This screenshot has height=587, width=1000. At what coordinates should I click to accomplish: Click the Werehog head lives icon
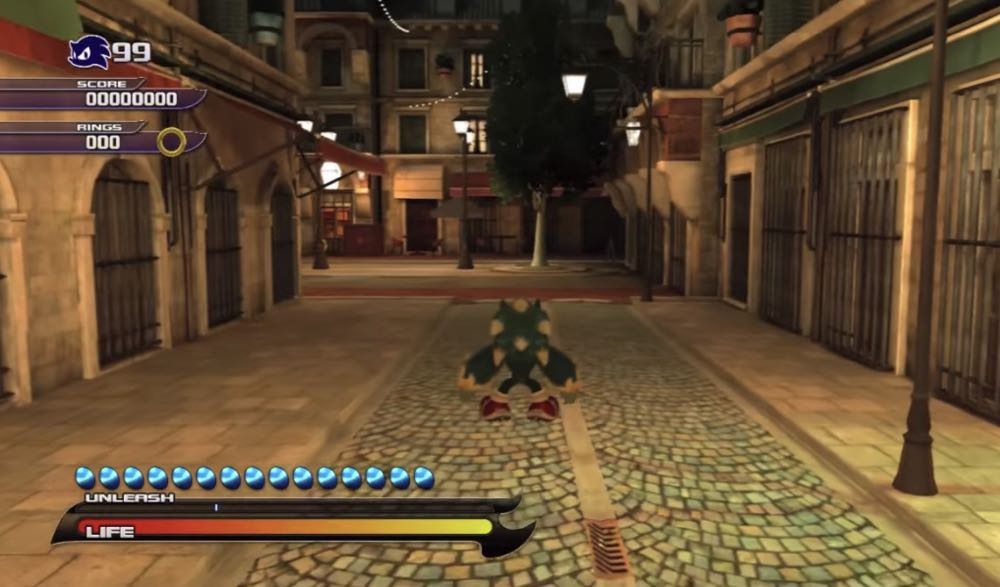point(88,51)
